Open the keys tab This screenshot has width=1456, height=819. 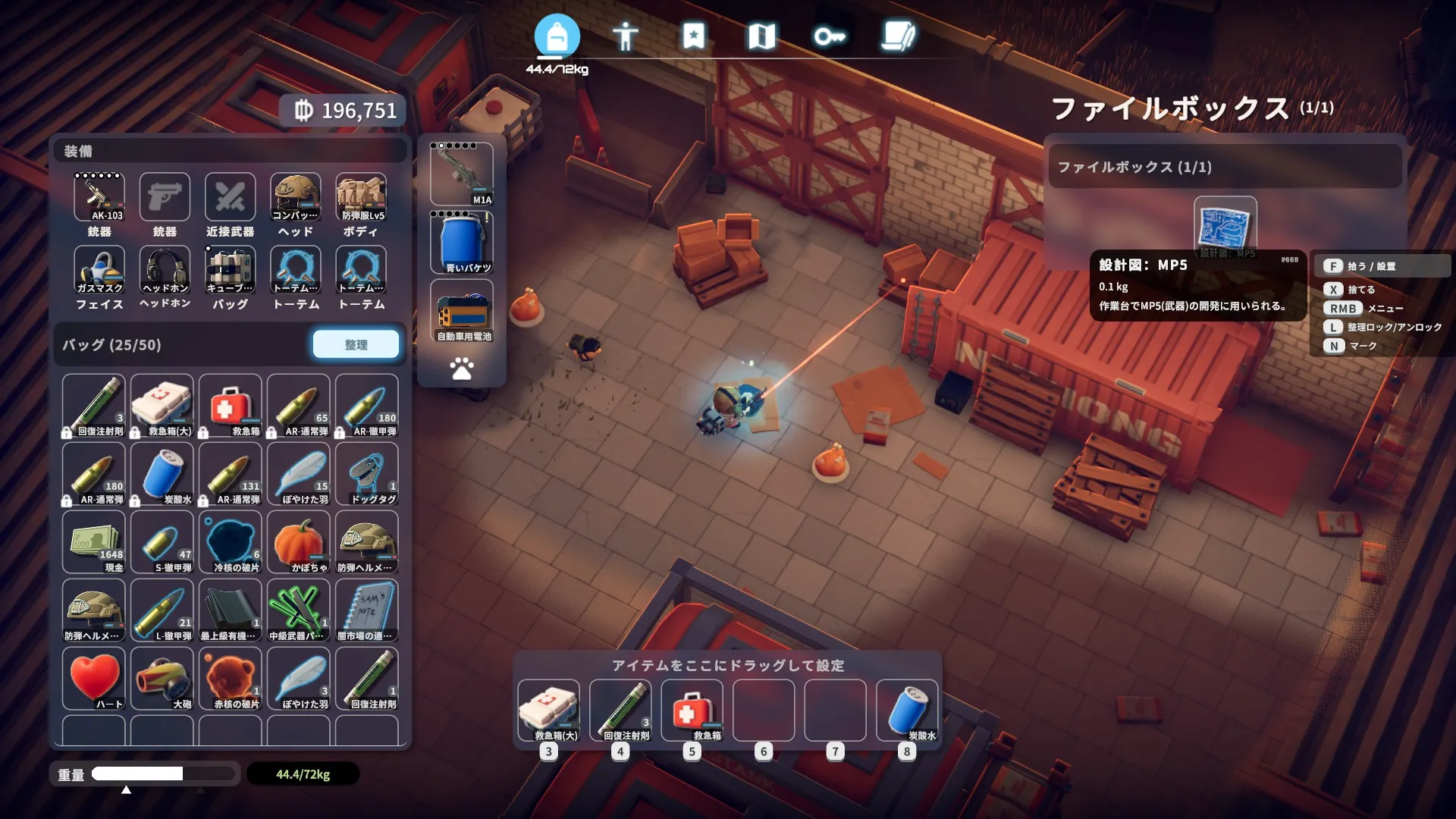[x=829, y=36]
